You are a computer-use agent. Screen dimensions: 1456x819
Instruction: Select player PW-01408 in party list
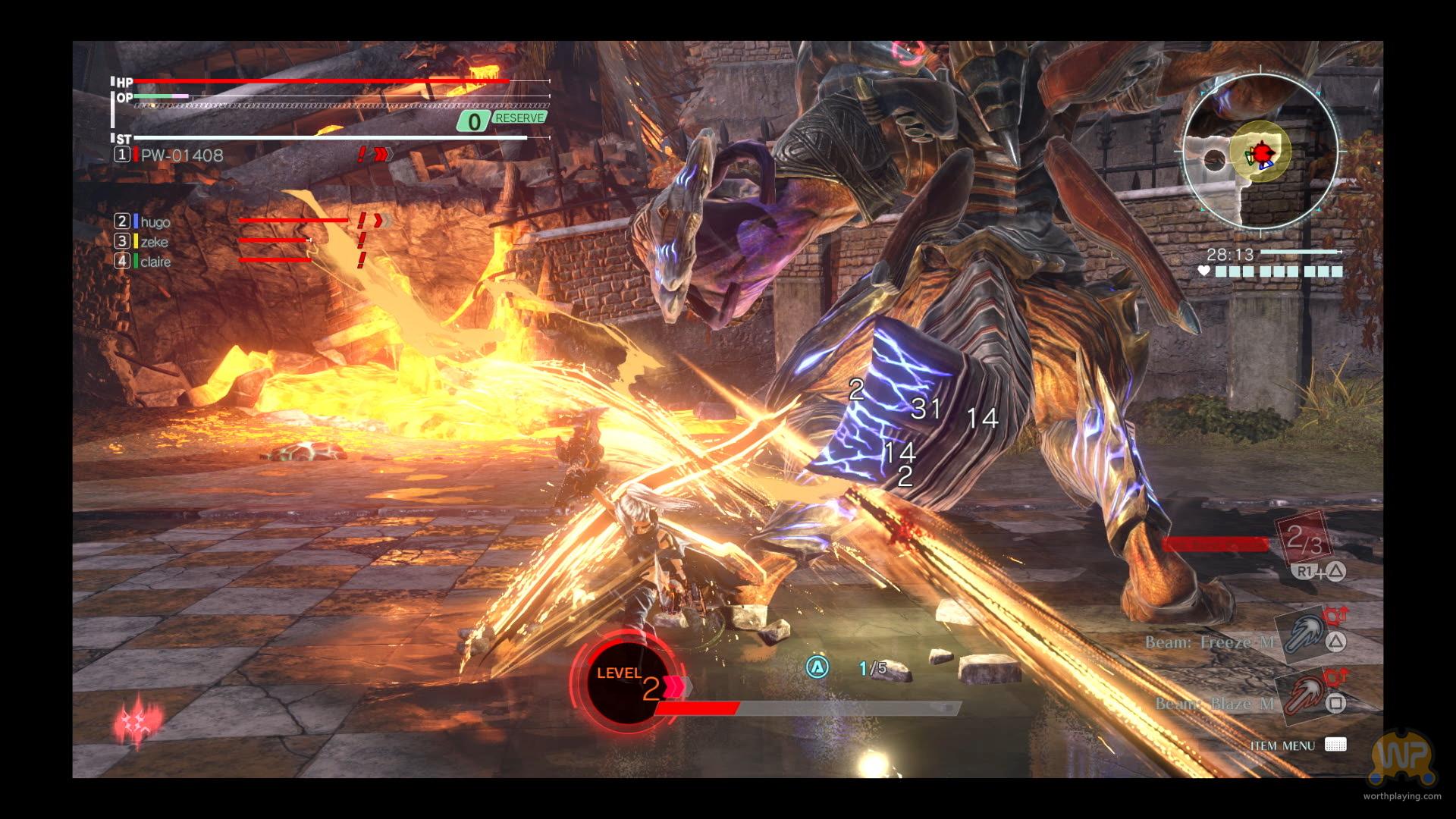pyautogui.click(x=181, y=155)
